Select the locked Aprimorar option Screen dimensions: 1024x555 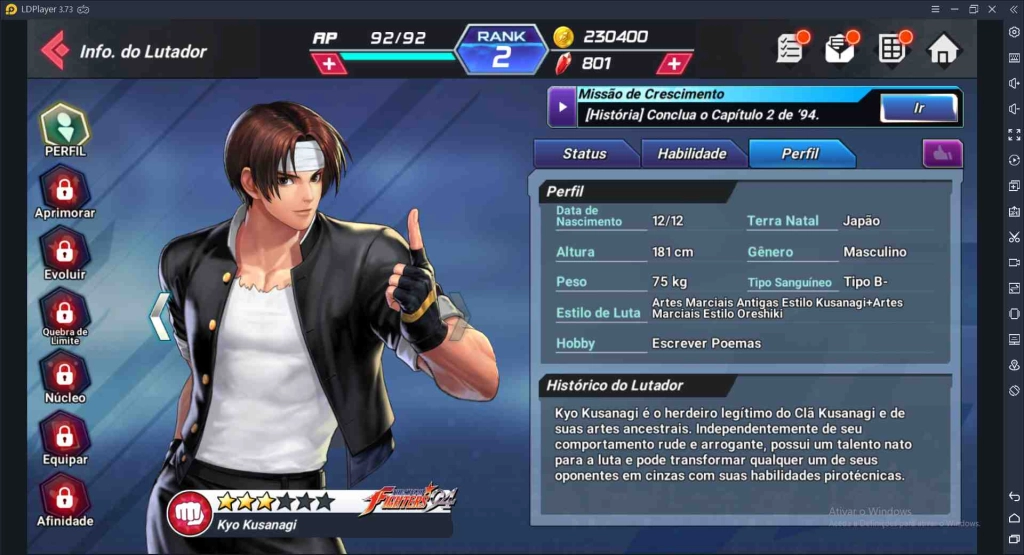coord(65,192)
